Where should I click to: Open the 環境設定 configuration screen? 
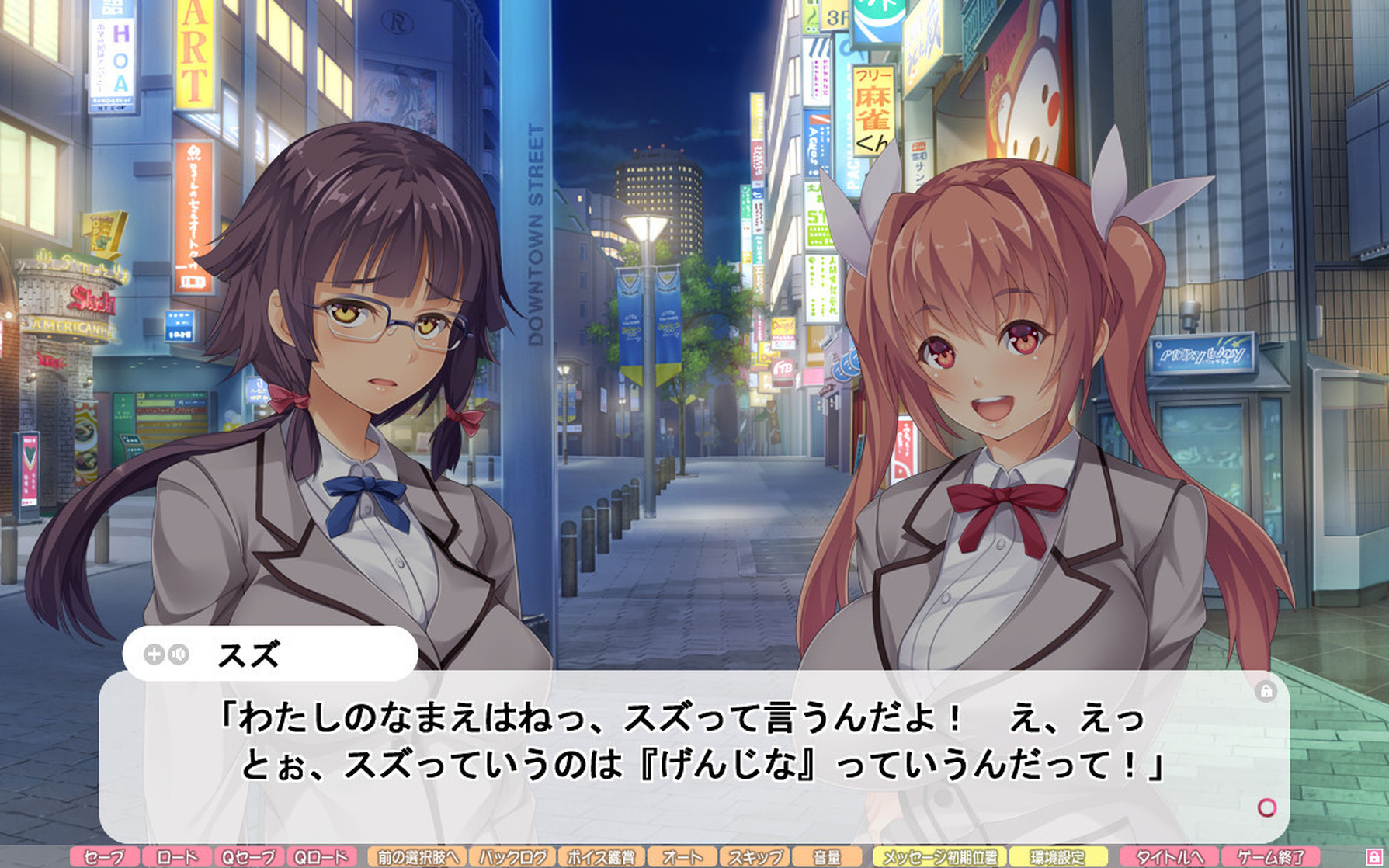pos(1056,857)
